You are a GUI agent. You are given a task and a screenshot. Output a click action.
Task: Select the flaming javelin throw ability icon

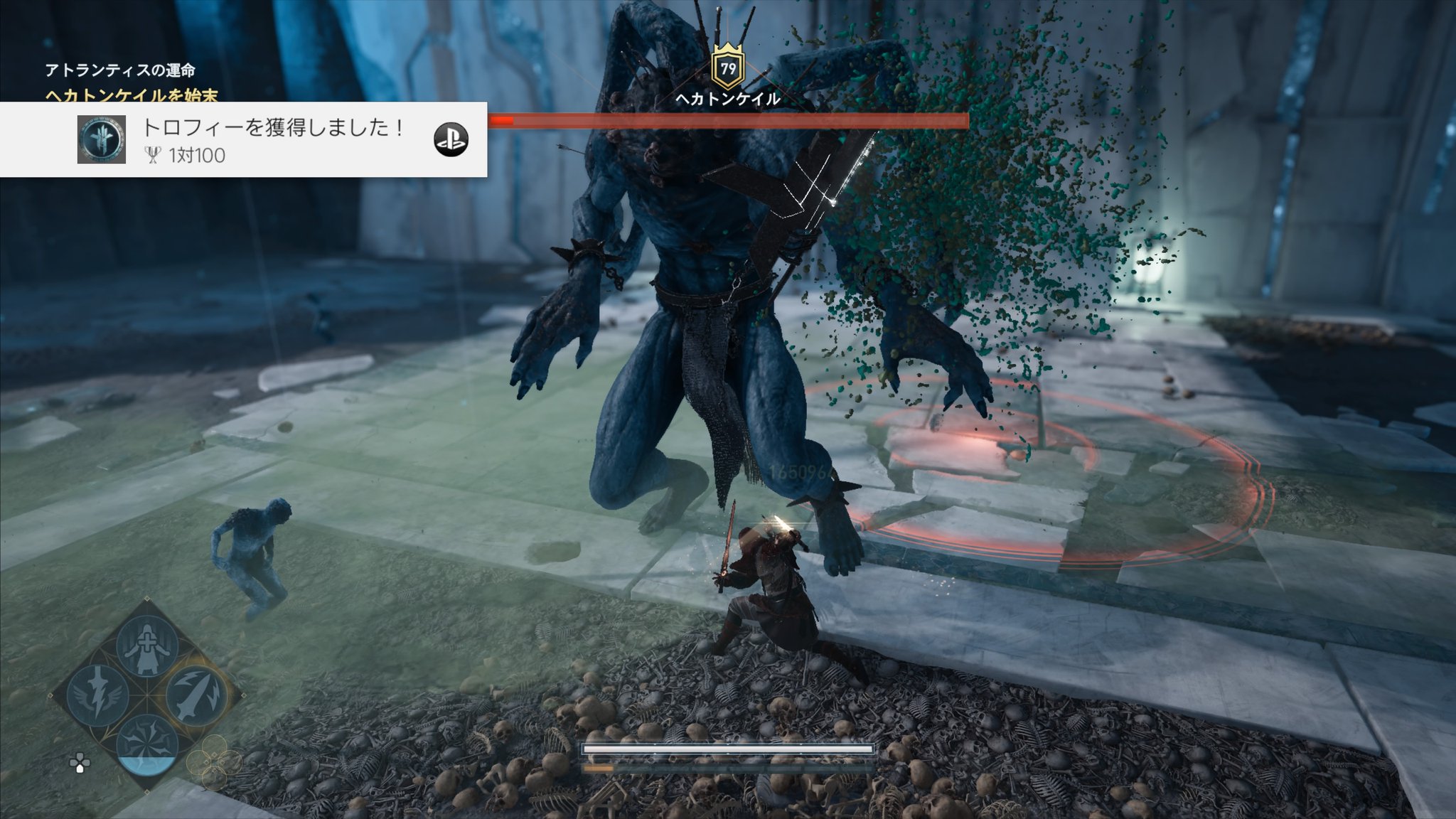click(x=196, y=695)
